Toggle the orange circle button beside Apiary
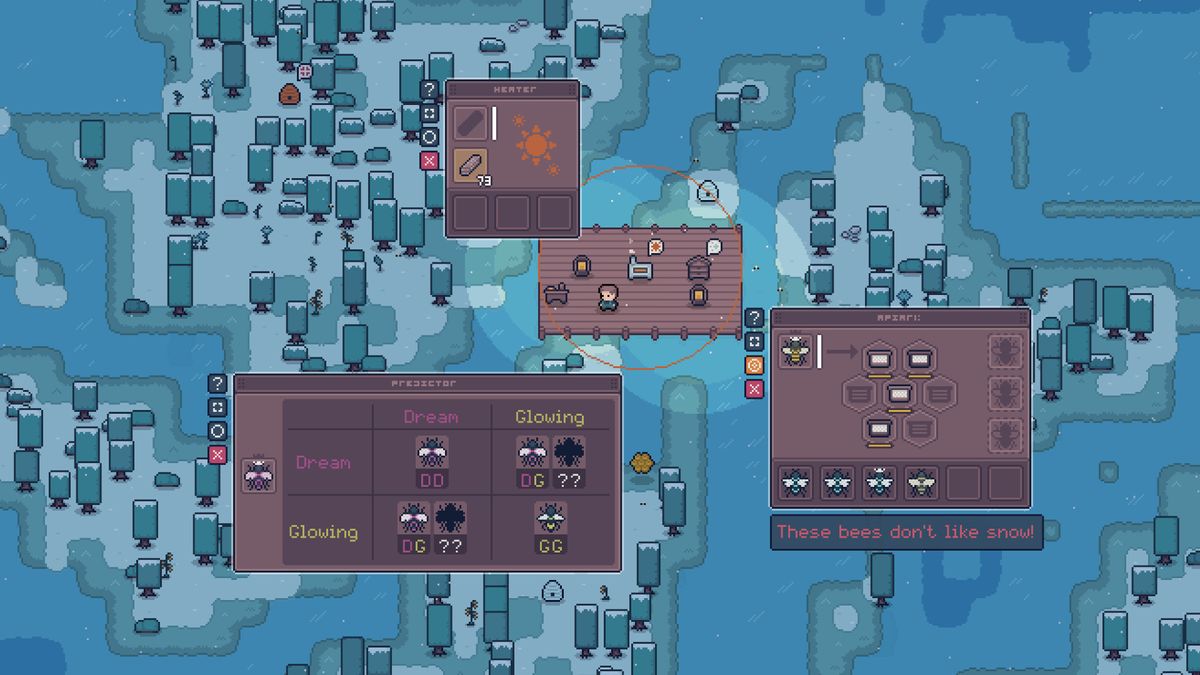1200x675 pixels. [x=755, y=365]
